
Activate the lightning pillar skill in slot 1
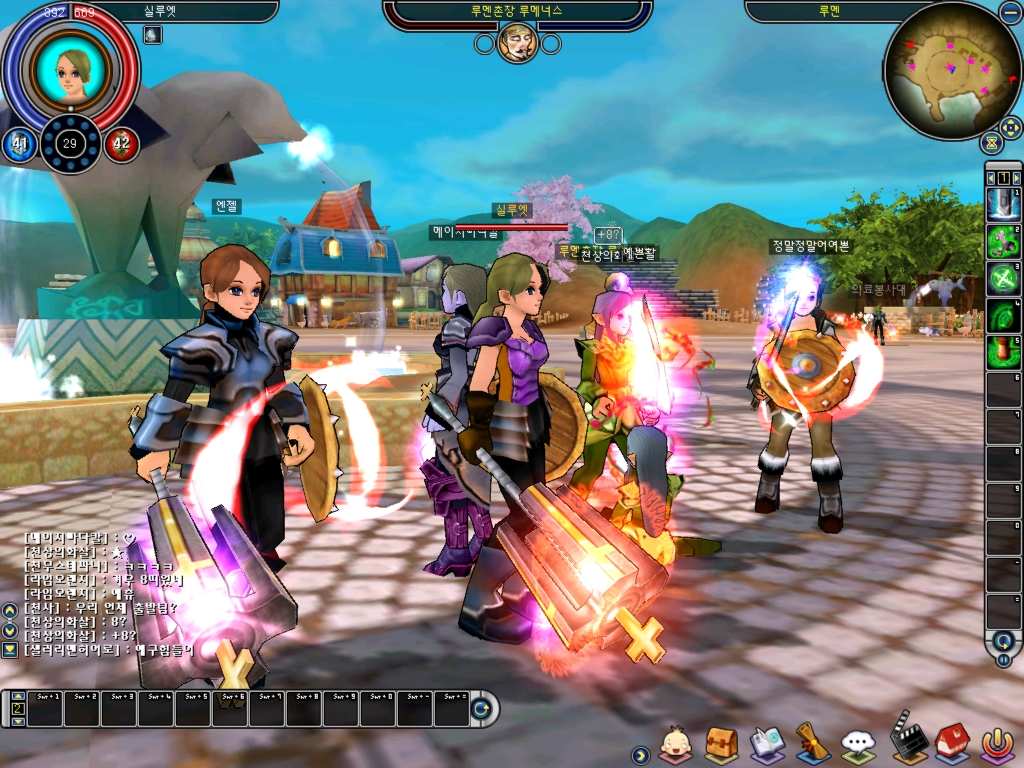click(1003, 205)
